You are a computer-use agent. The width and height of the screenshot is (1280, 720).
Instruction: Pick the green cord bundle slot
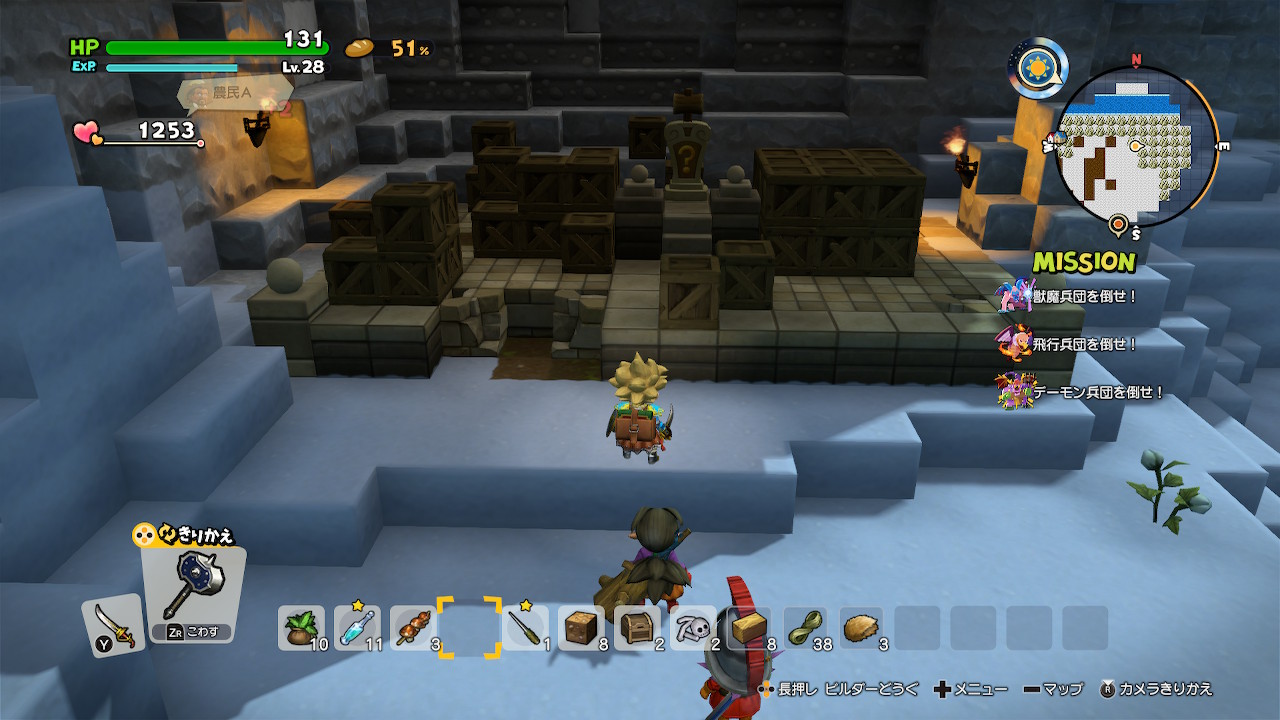click(x=805, y=628)
